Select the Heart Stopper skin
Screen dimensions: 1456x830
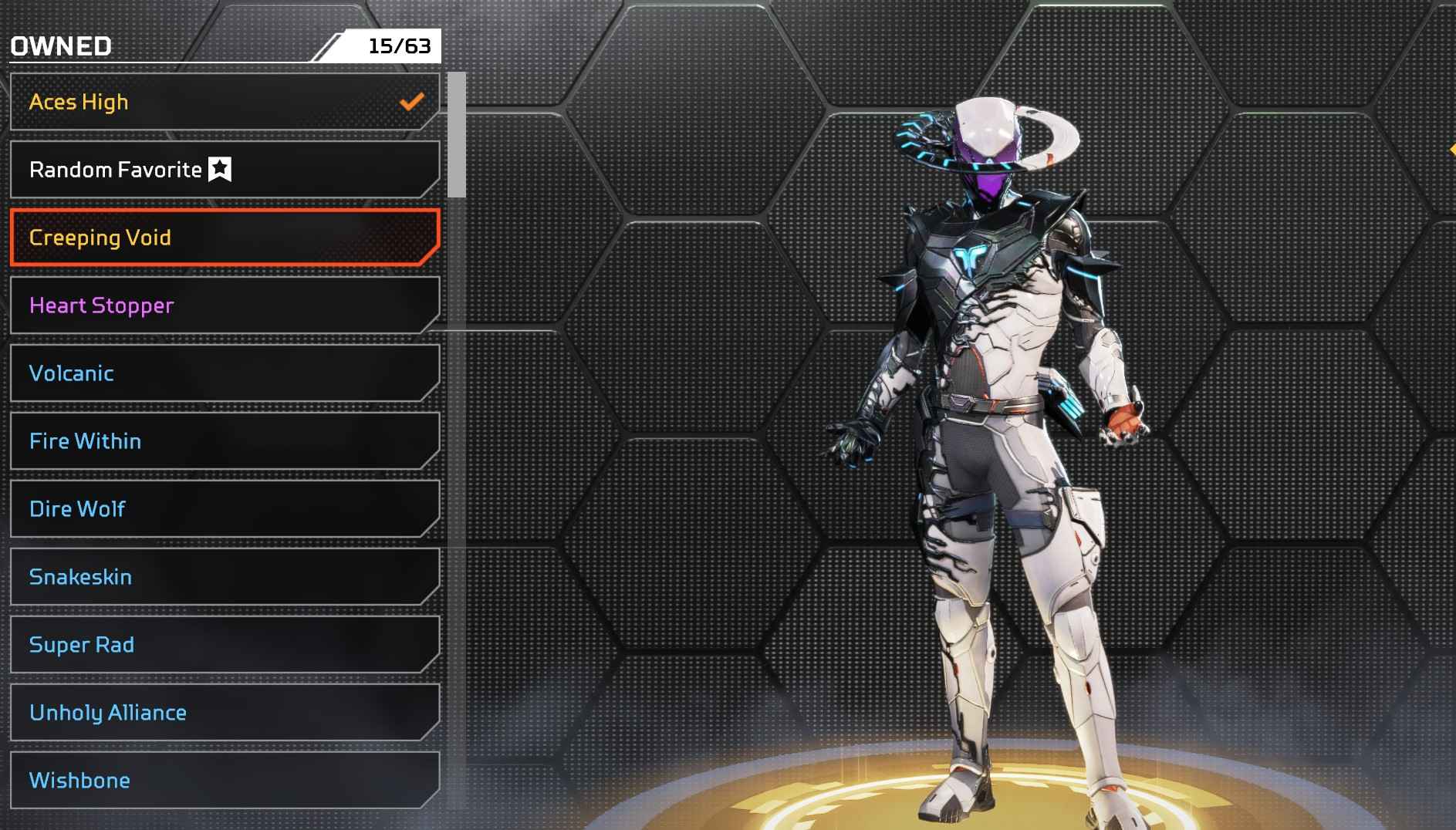(224, 305)
